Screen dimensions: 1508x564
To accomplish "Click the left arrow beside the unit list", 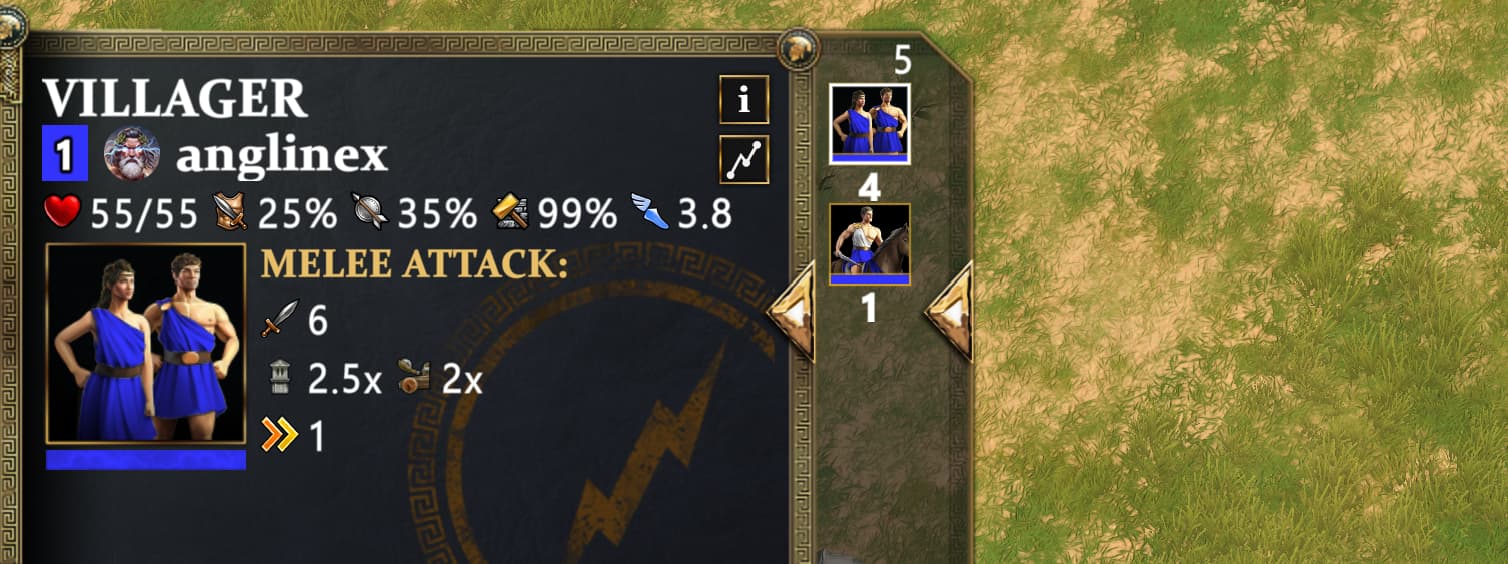I will (792, 311).
